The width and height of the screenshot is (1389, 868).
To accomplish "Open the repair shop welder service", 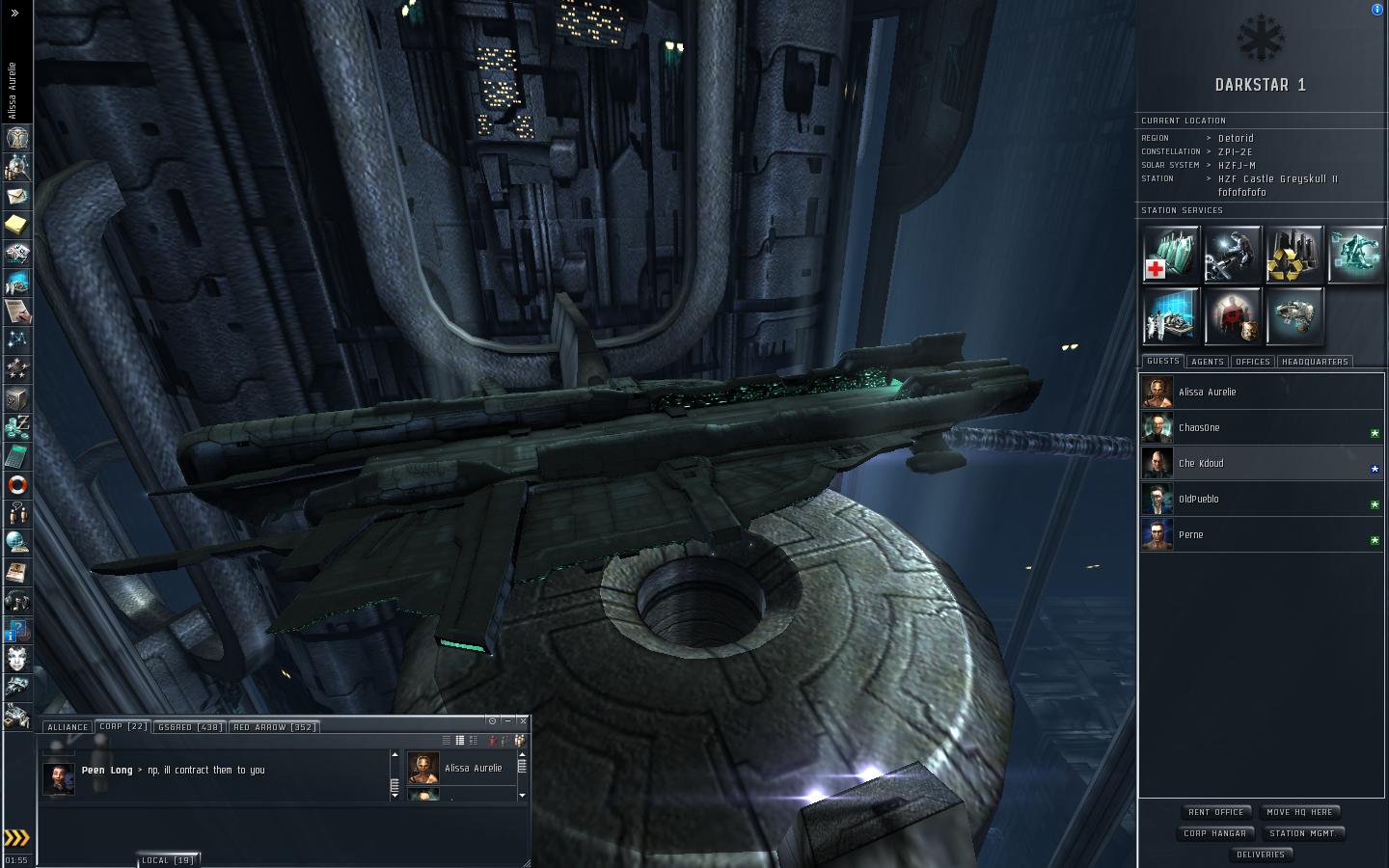I will 1233,255.
